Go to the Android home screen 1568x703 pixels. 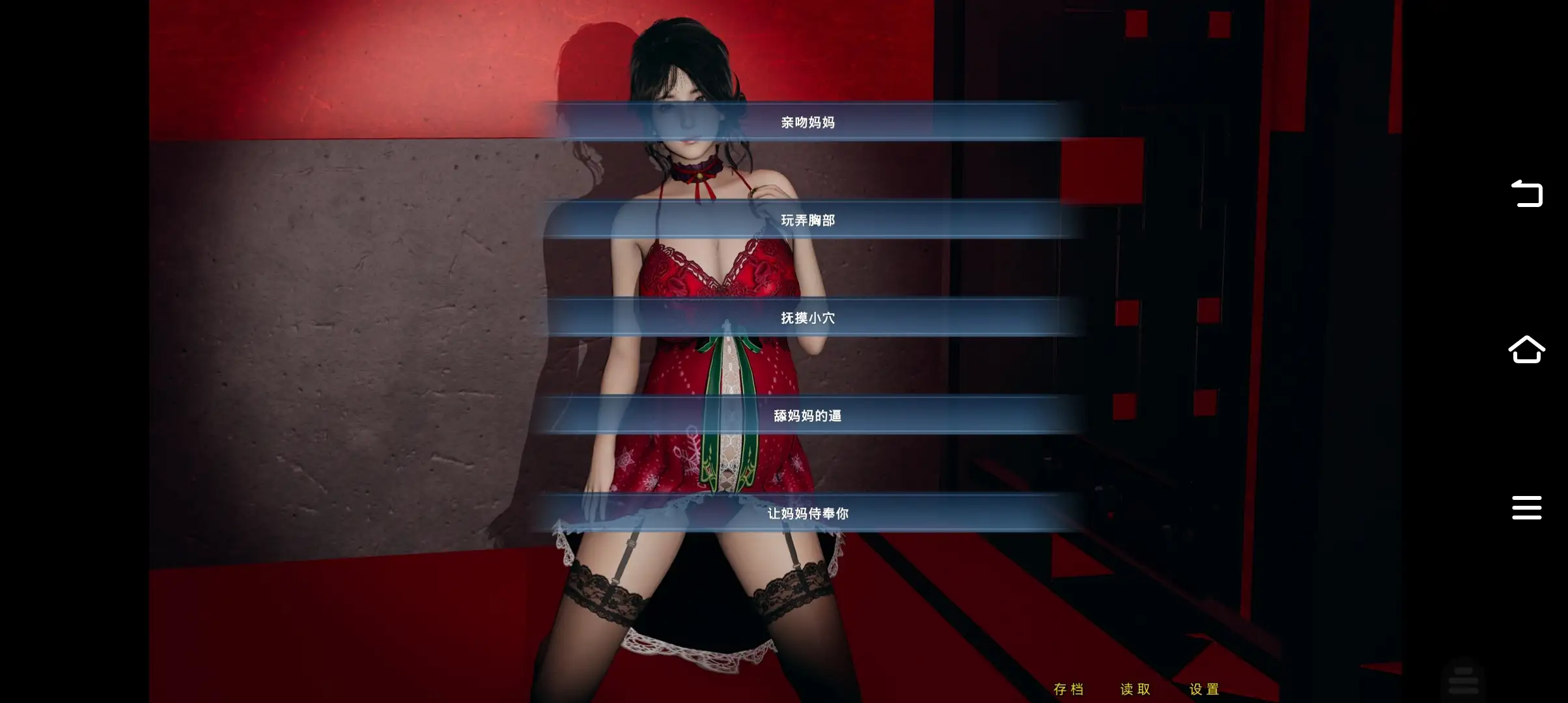click(x=1526, y=350)
